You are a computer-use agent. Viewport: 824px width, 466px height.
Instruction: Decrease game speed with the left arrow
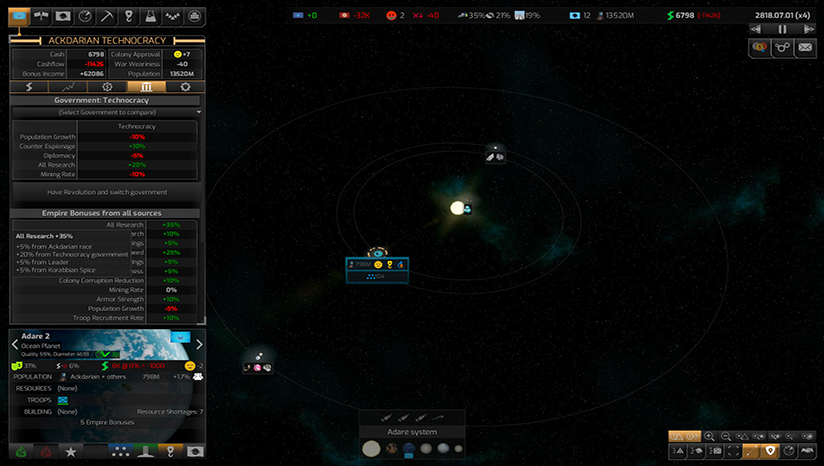[755, 29]
